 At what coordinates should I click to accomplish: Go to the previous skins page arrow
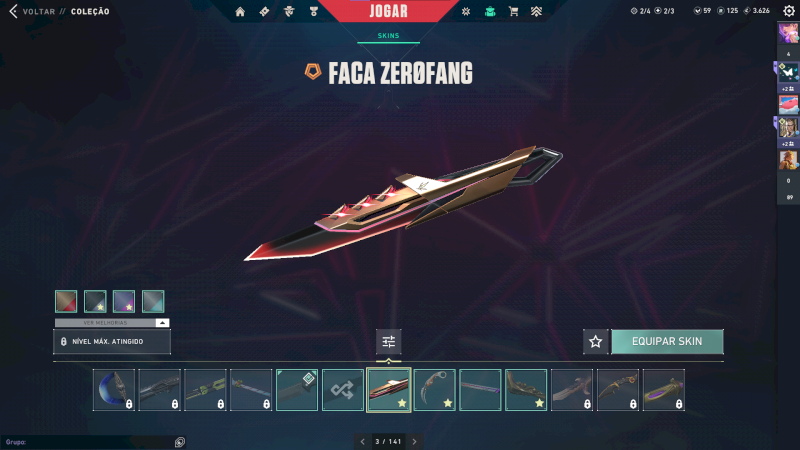coord(363,441)
